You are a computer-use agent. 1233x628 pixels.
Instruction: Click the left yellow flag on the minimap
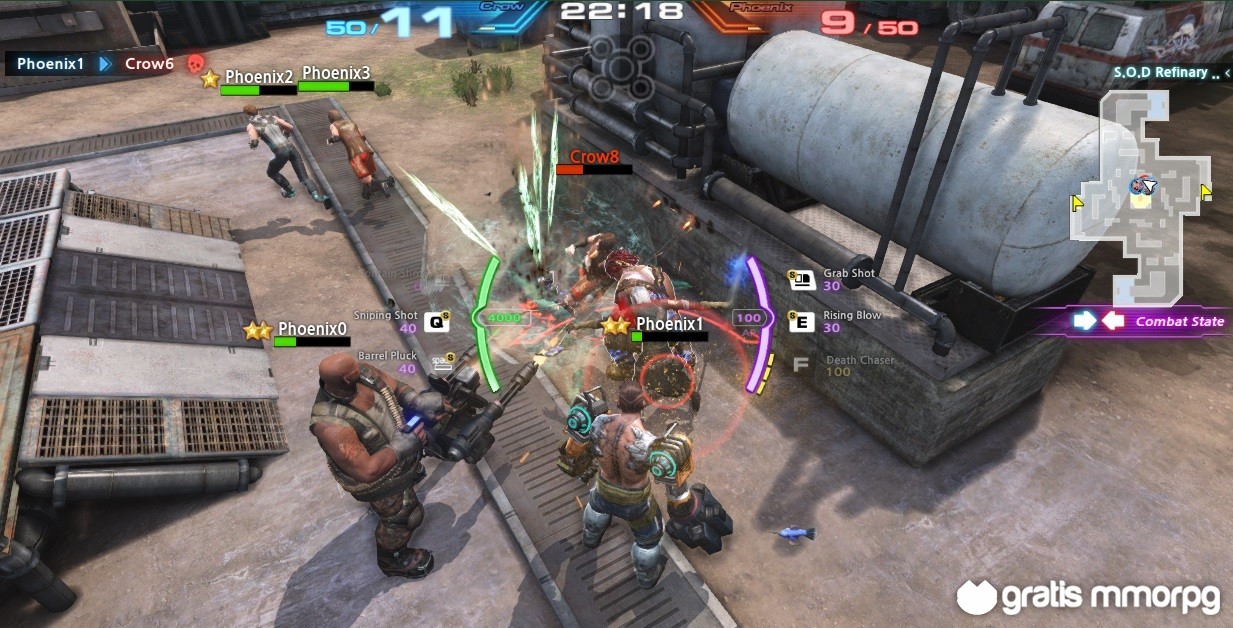[x=1077, y=203]
